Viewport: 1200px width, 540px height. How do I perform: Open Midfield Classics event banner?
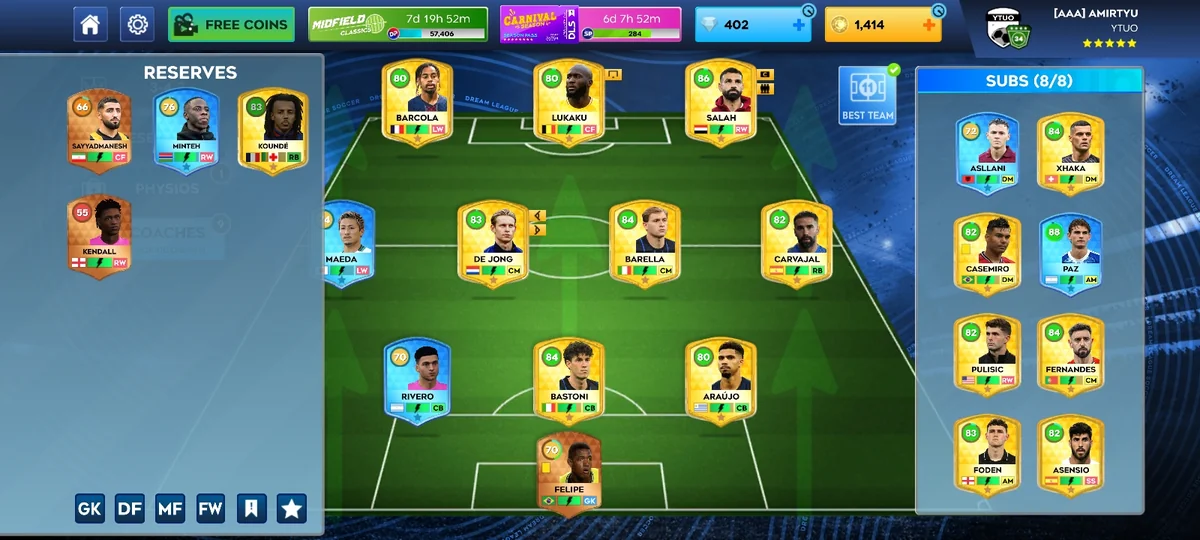[x=399, y=25]
